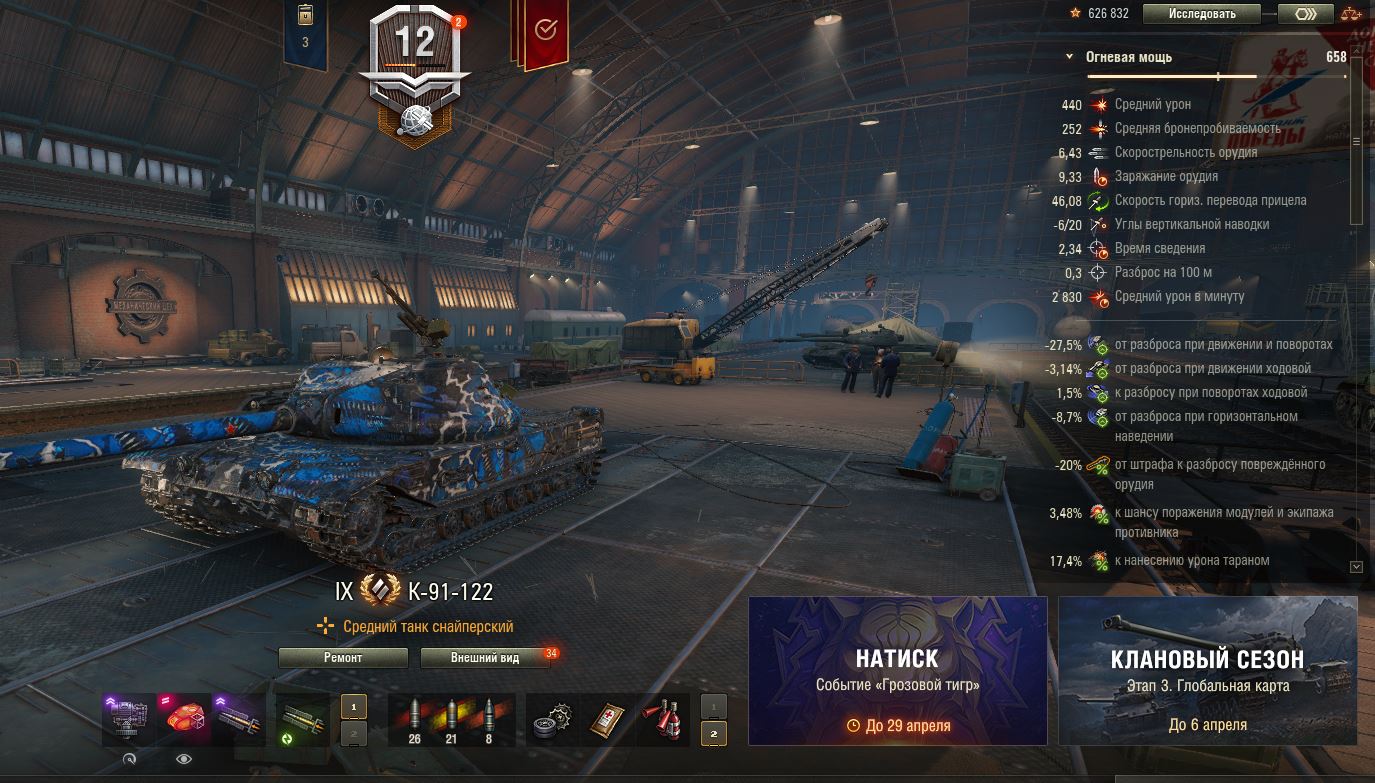This screenshot has height=783, width=1375.
Task: Select the repair kit consumable slot
Action: tap(553, 720)
